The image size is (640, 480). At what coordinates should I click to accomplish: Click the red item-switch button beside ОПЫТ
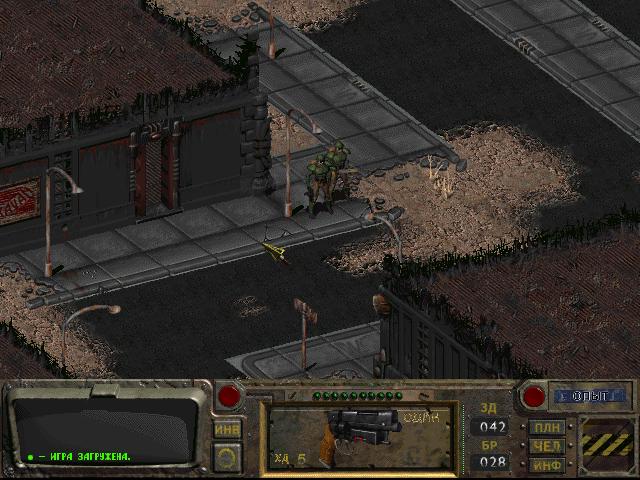[533, 396]
